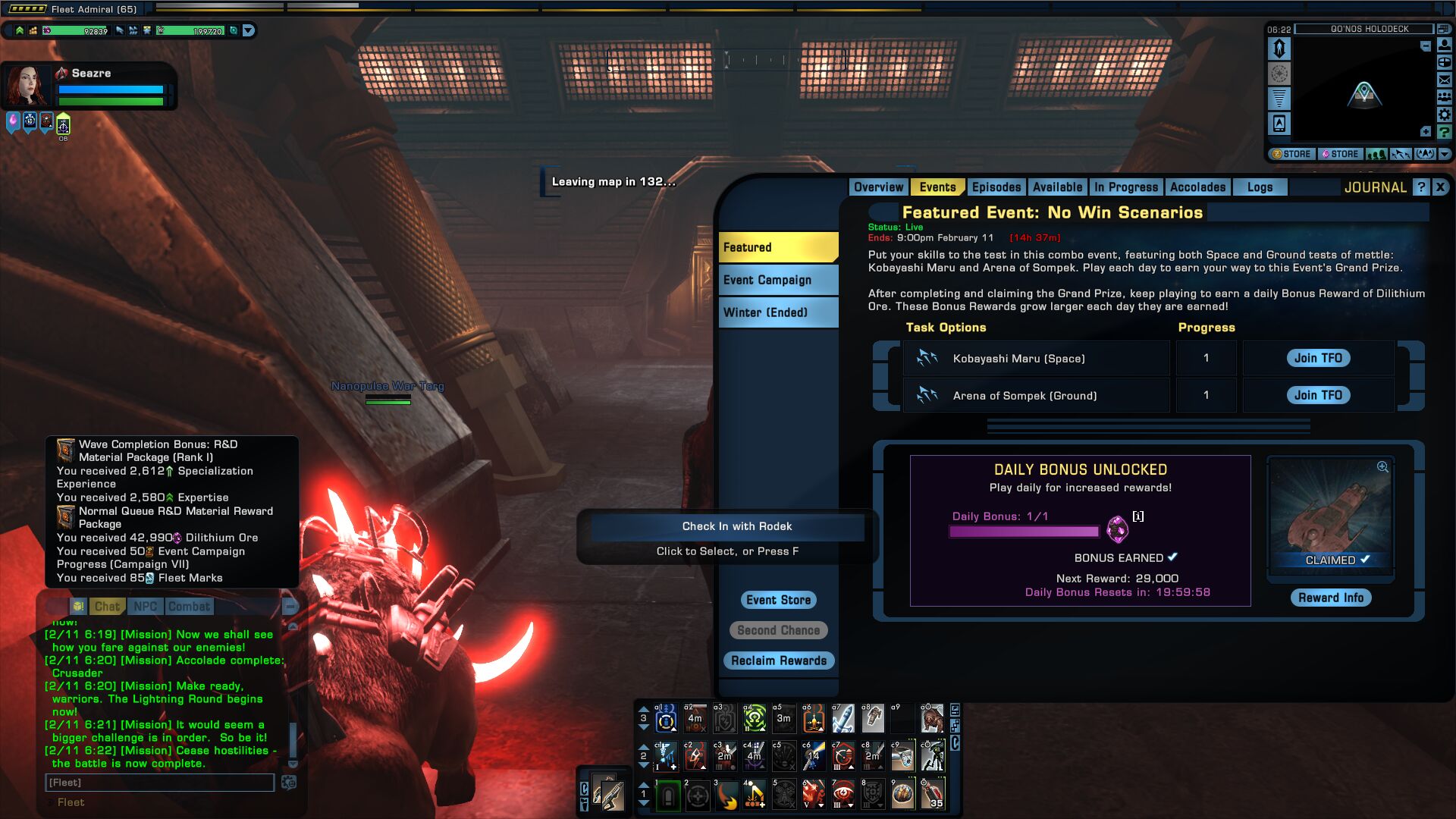Viewport: 1456px width, 819px height.
Task: Show the Available missions tab
Action: pos(1057,187)
